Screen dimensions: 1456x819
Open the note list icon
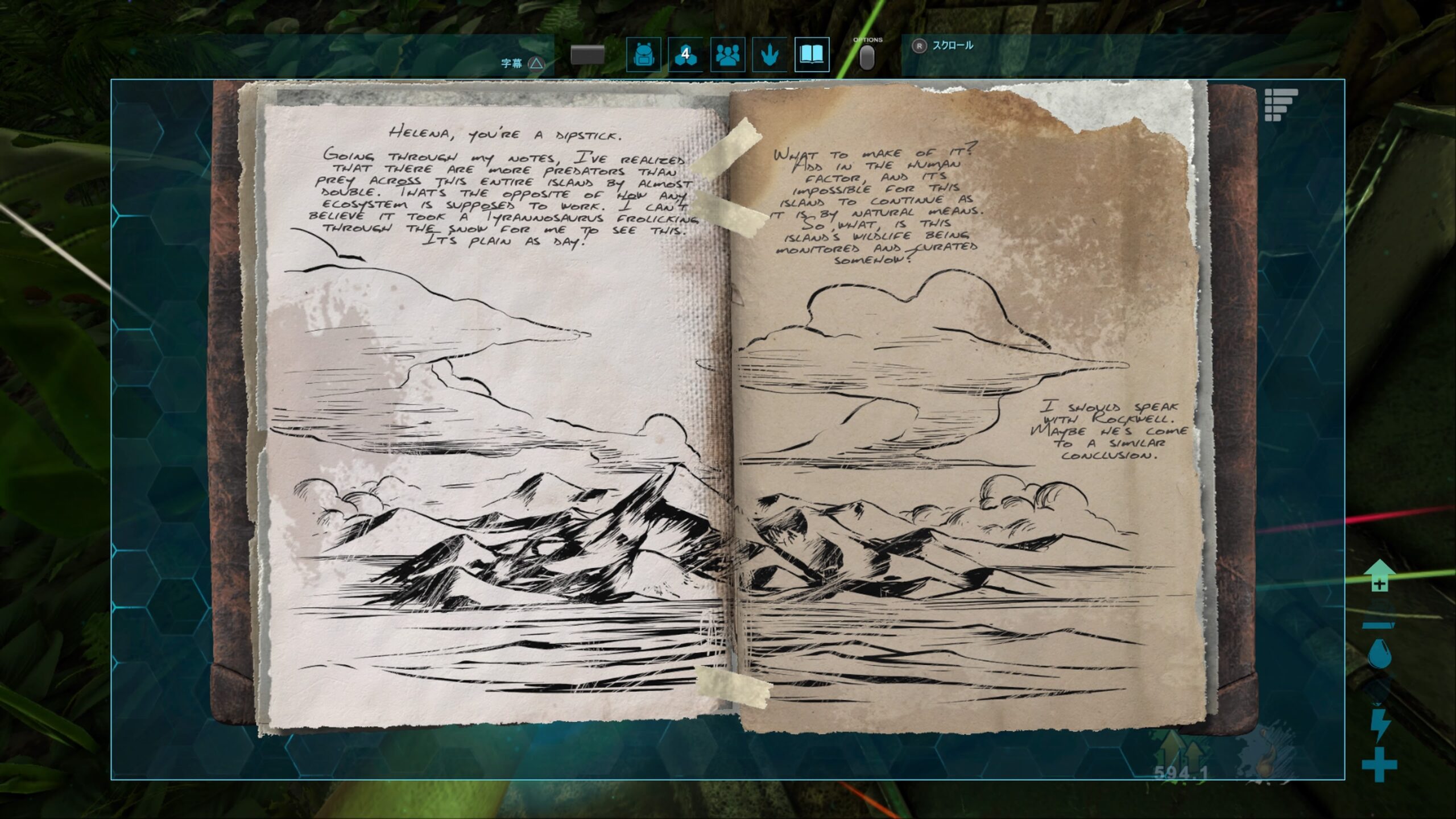coord(1281,105)
